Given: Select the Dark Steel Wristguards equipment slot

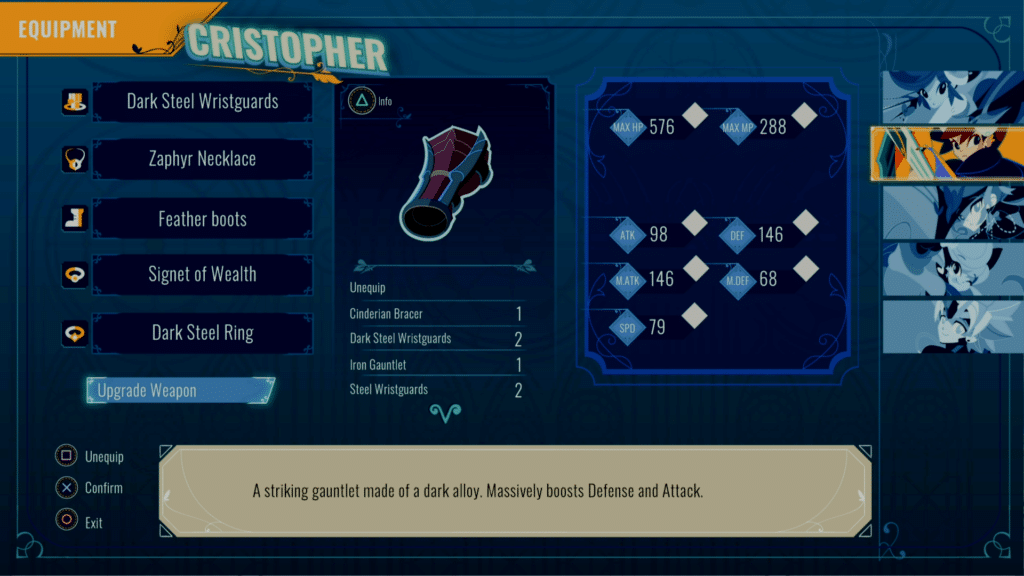Looking at the screenshot, I should 202,102.
